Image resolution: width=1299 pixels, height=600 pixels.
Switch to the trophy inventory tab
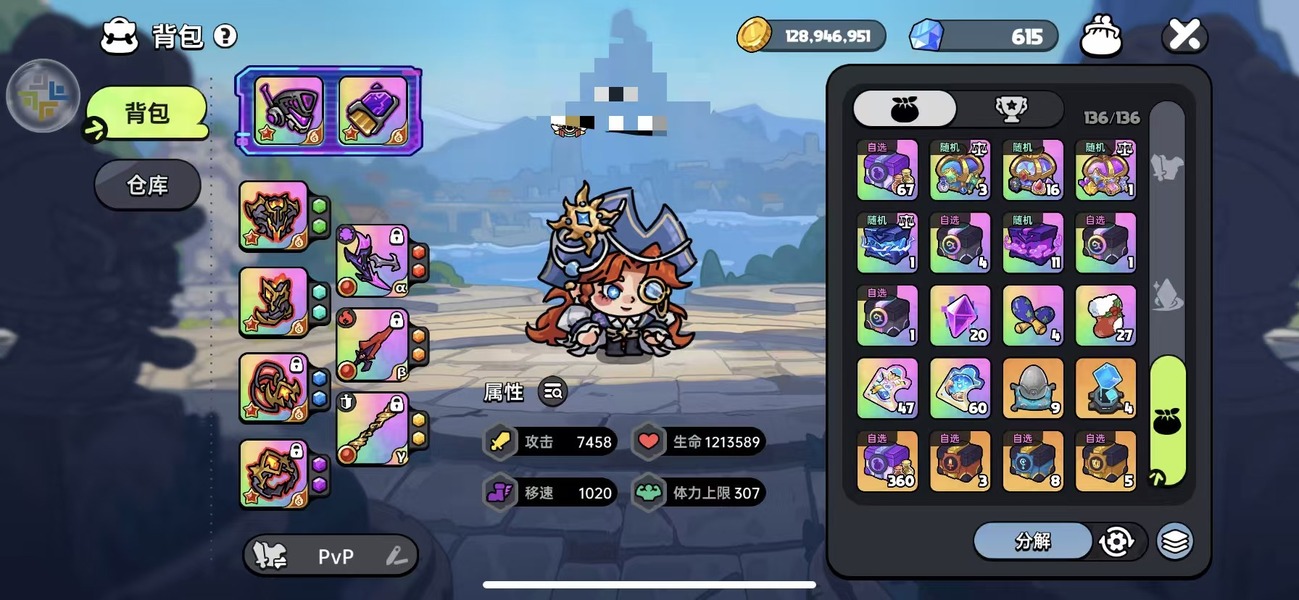pyautogui.click(x=1010, y=109)
